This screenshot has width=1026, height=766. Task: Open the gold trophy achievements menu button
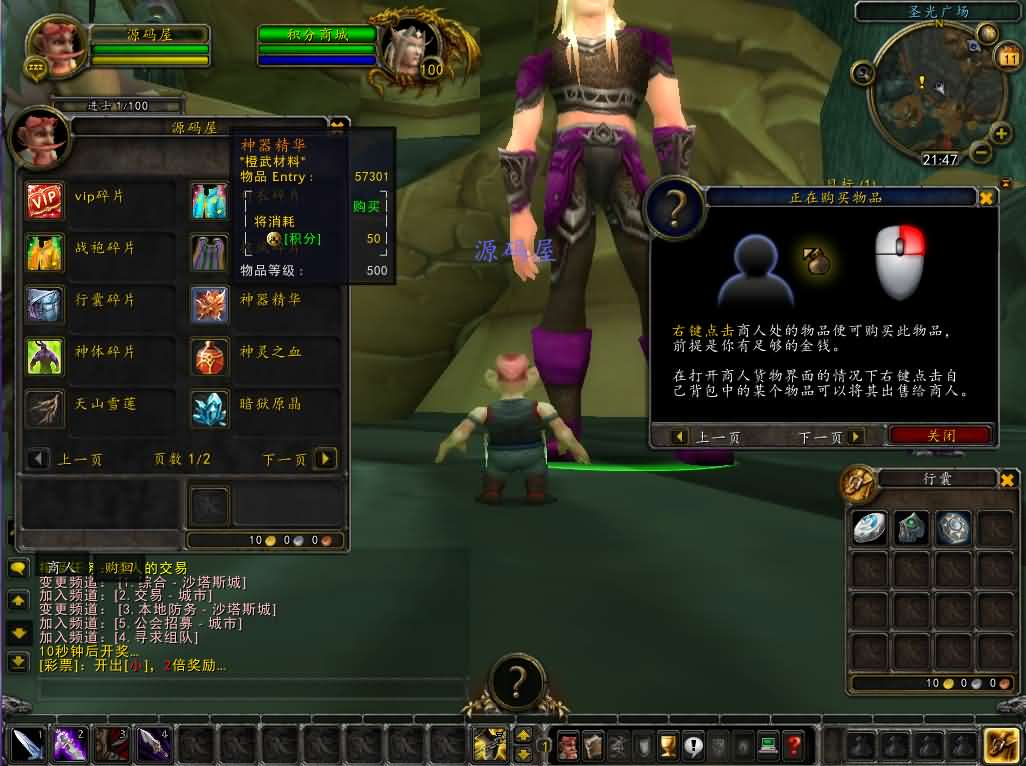pyautogui.click(x=669, y=745)
